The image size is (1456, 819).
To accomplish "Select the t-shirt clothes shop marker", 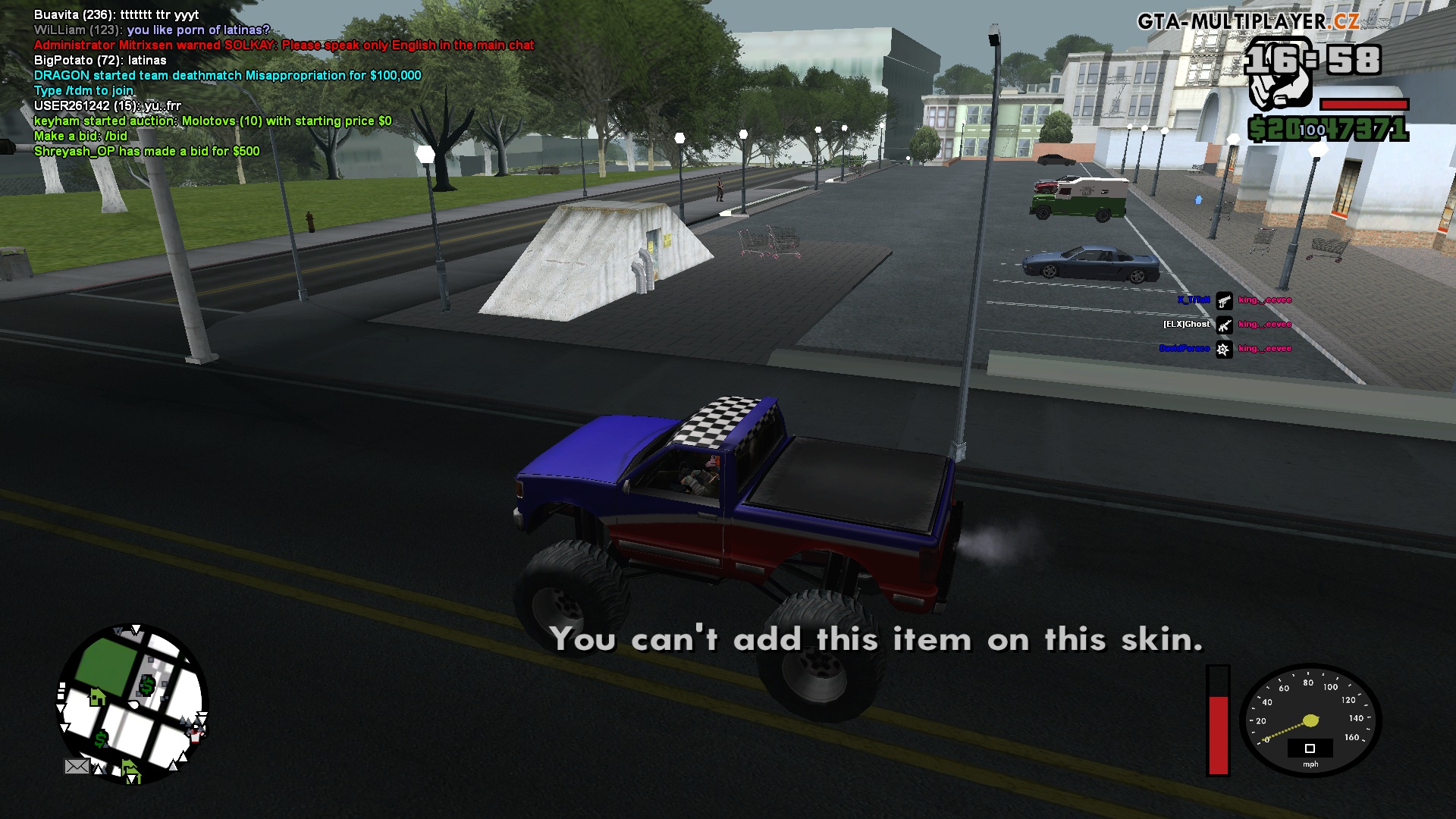I will pyautogui.click(x=196, y=733).
